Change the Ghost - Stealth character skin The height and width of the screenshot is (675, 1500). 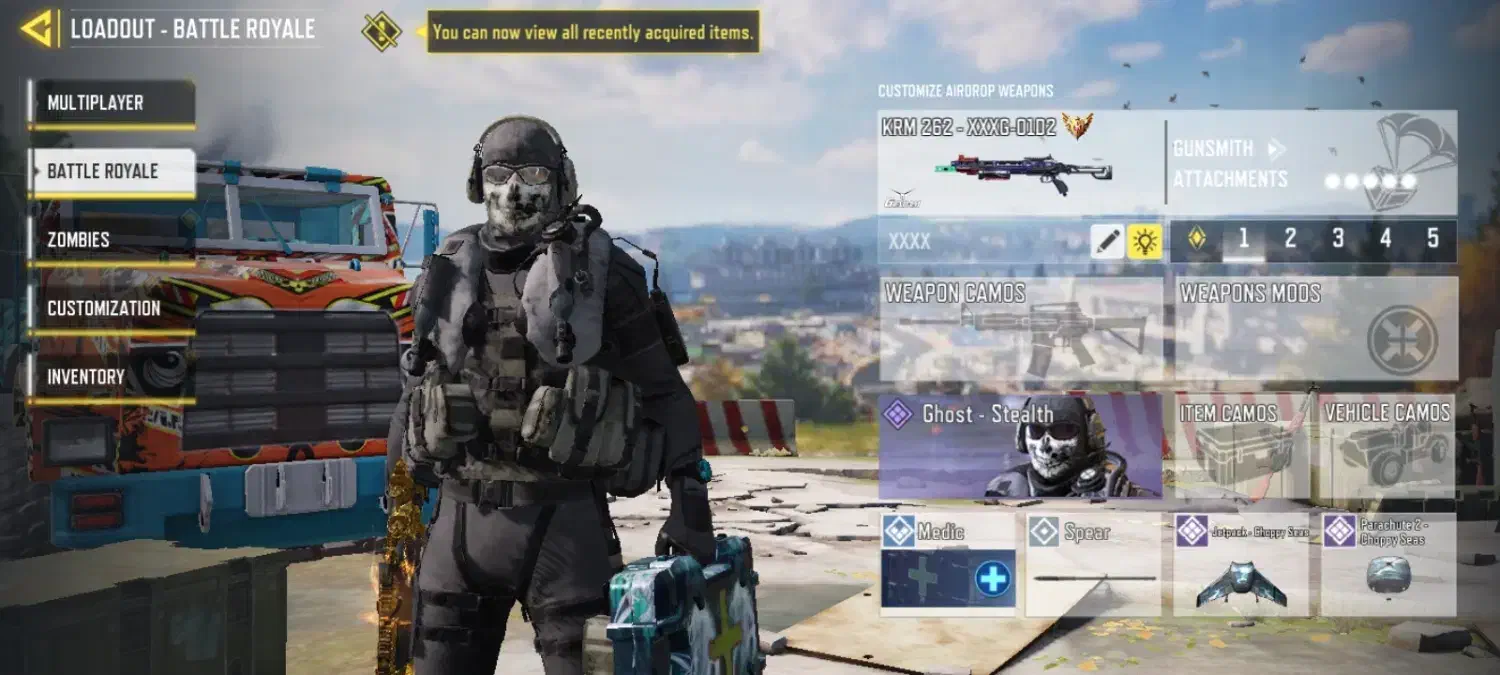coord(1020,446)
